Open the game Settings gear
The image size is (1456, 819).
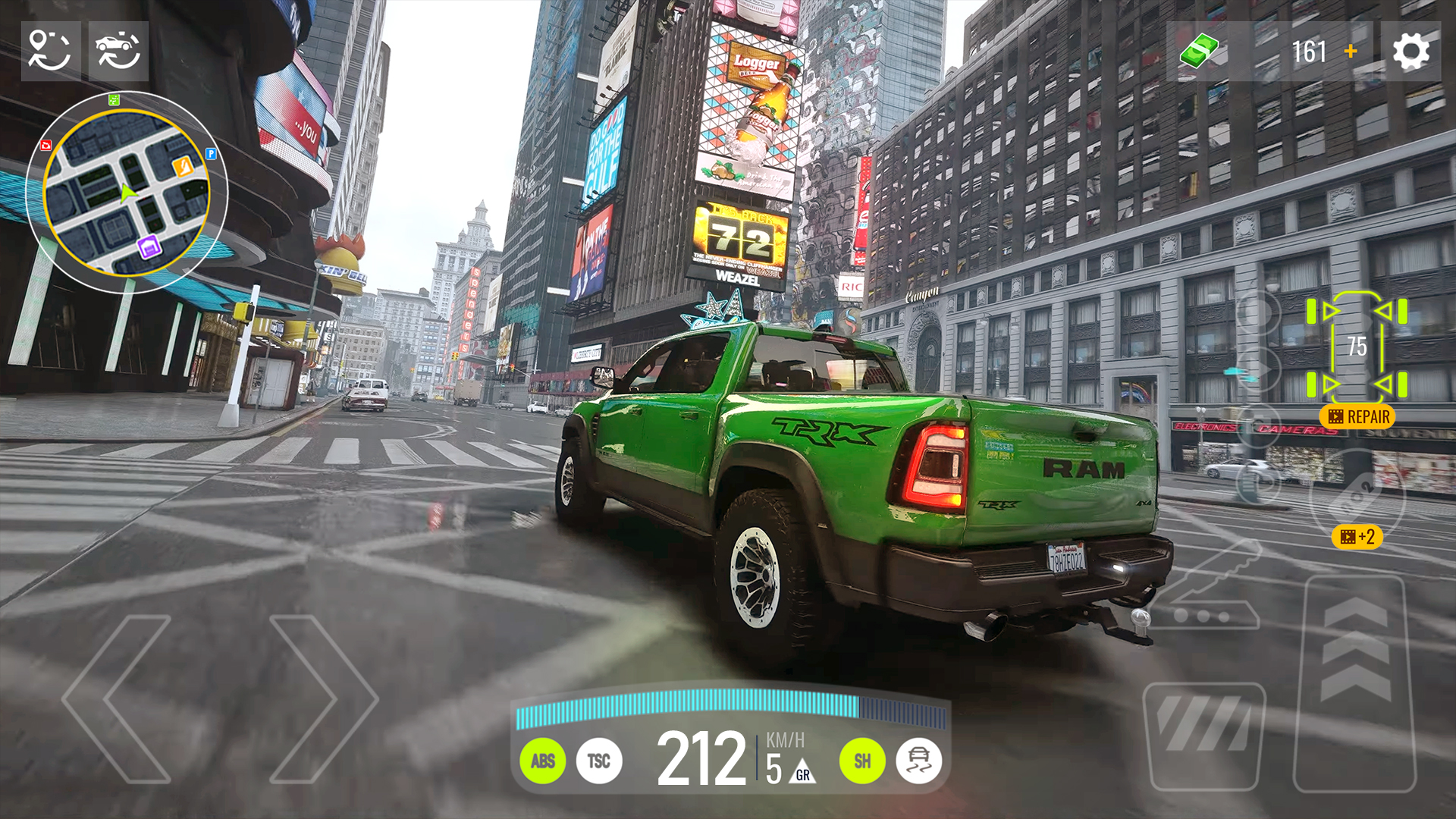click(1410, 52)
